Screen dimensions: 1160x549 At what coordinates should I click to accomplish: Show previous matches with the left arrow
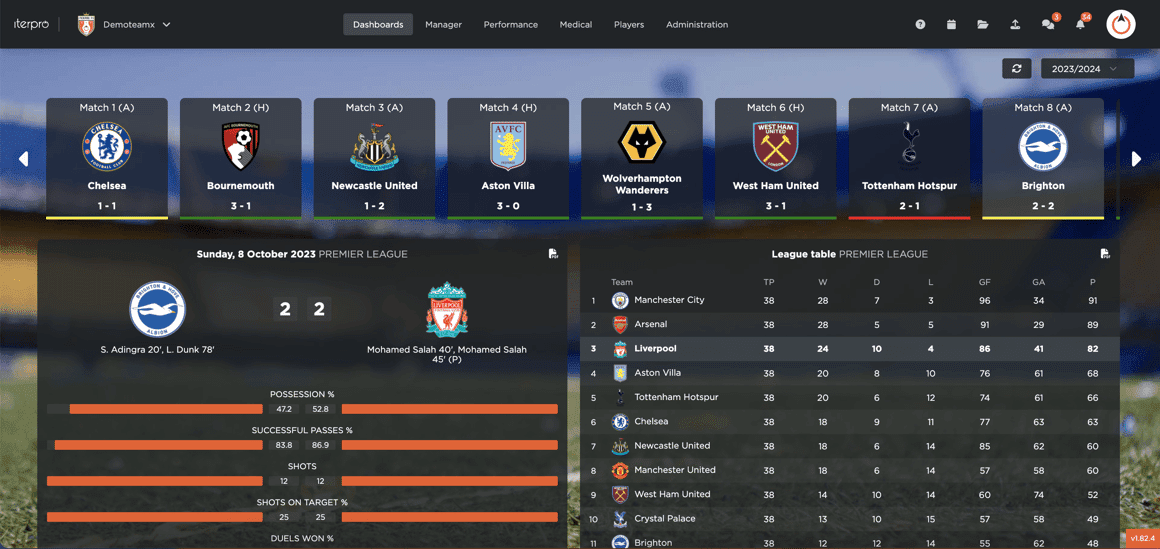[x=23, y=158]
